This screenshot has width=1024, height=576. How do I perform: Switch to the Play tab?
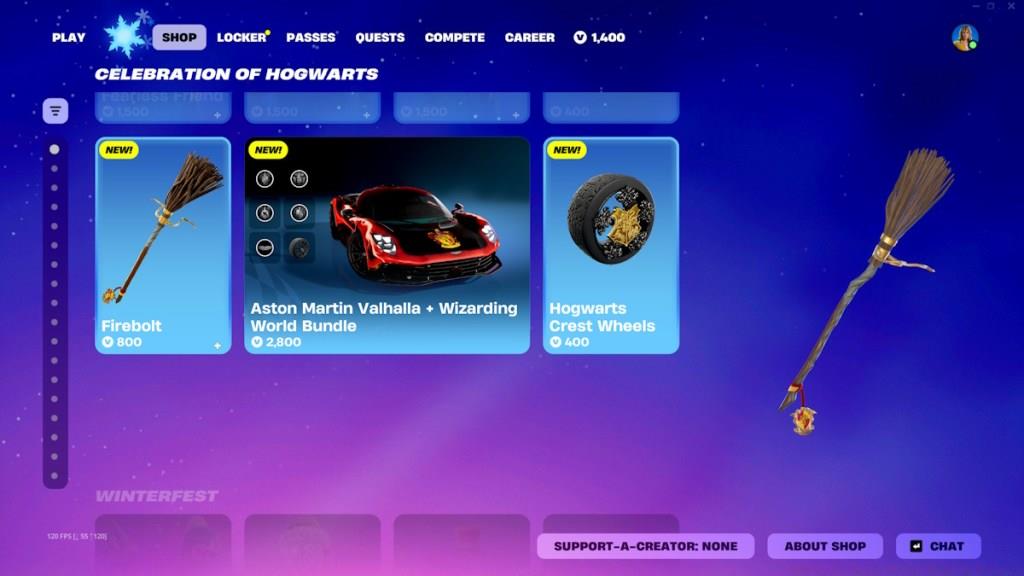(69, 38)
